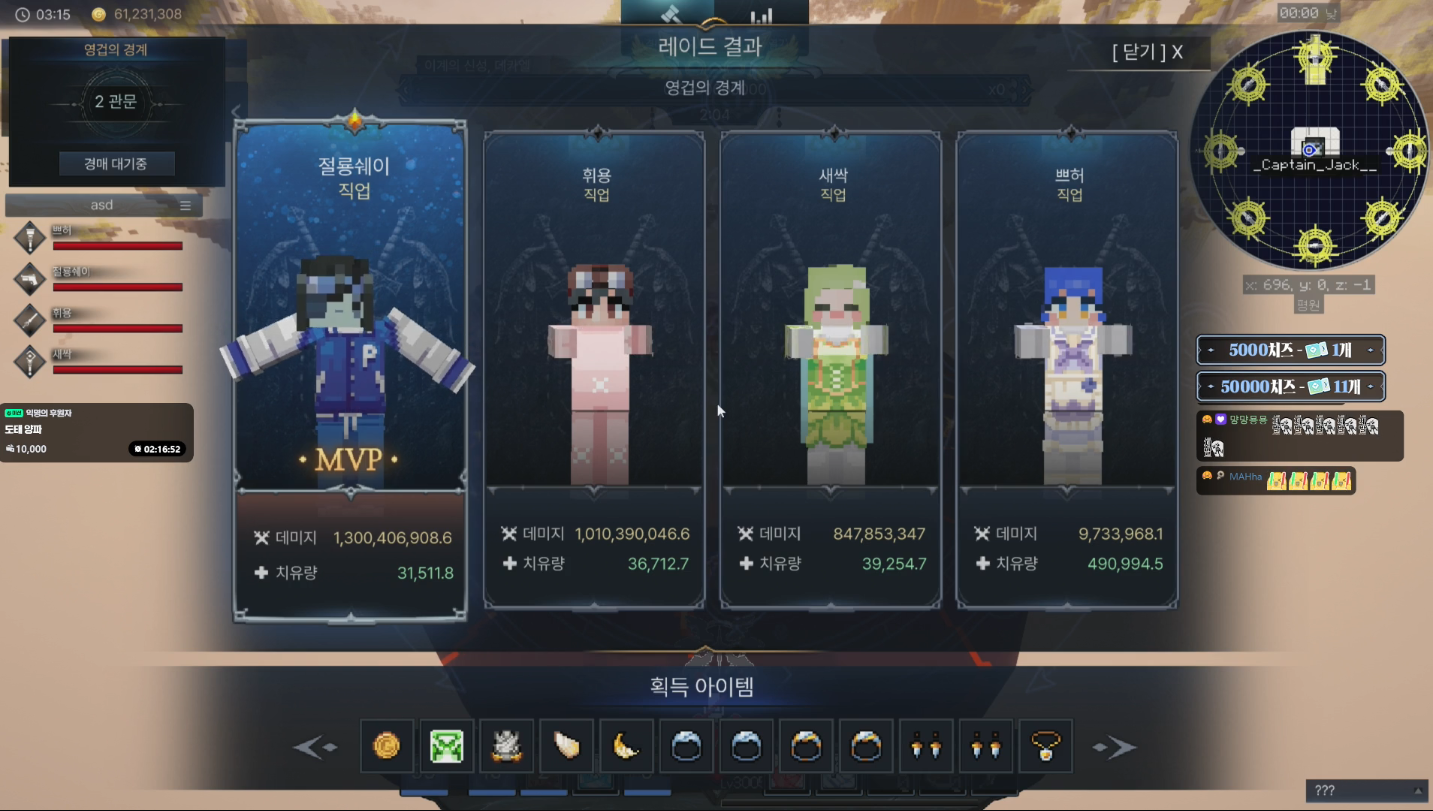
Task: Toggle 휘용's party member class emblem
Action: [30, 320]
